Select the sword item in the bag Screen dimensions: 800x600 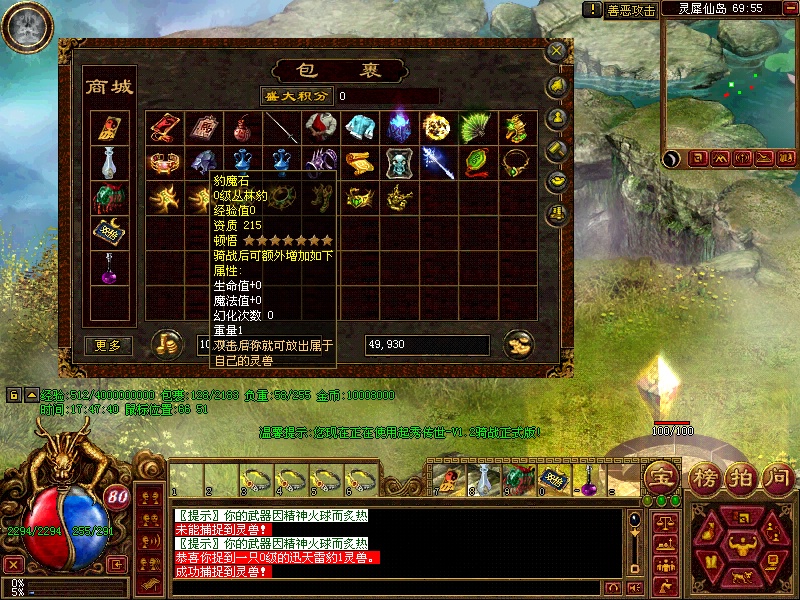(x=281, y=127)
